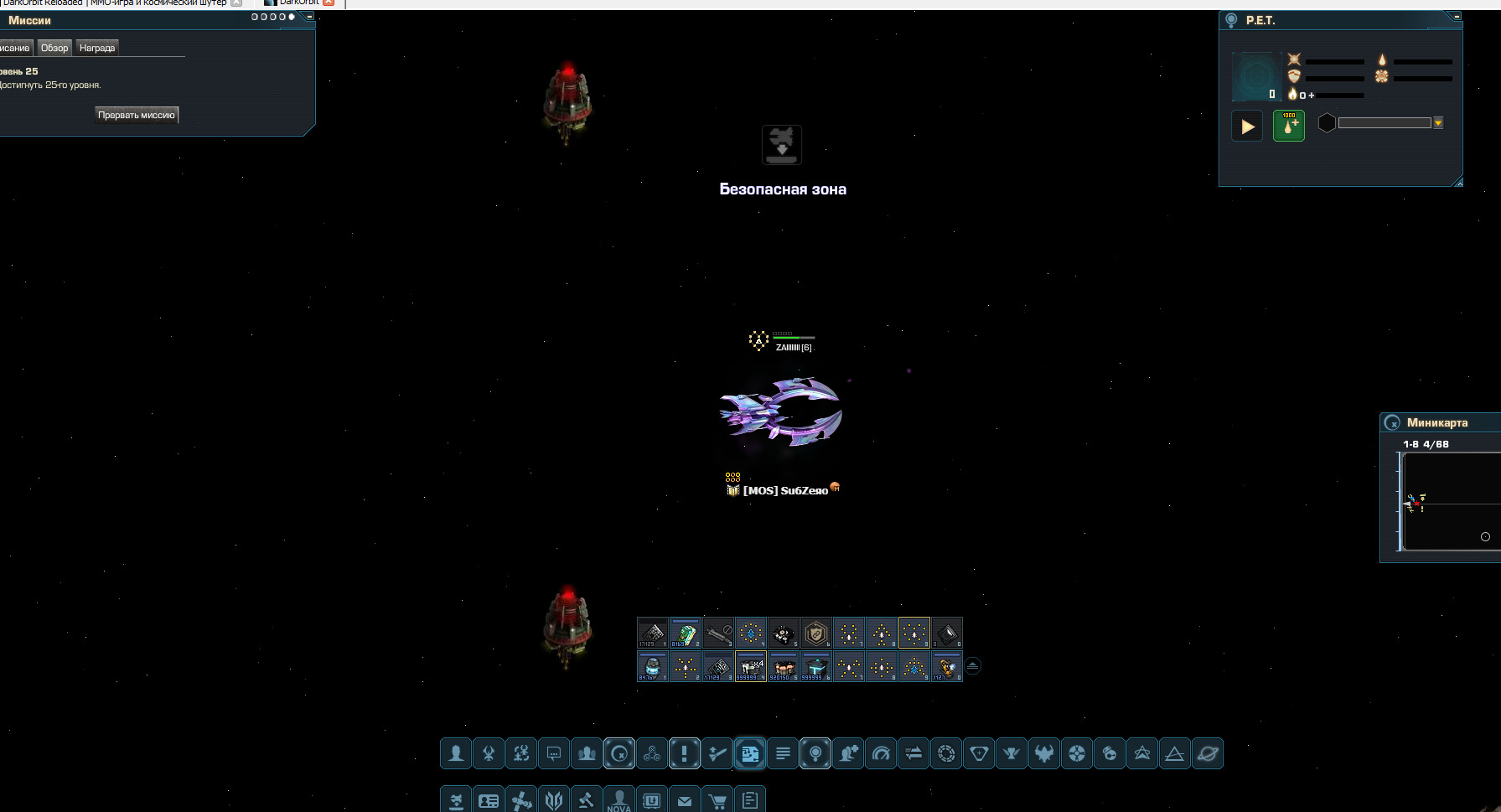Toggle the exclamation mark missions window icon

tap(685, 753)
